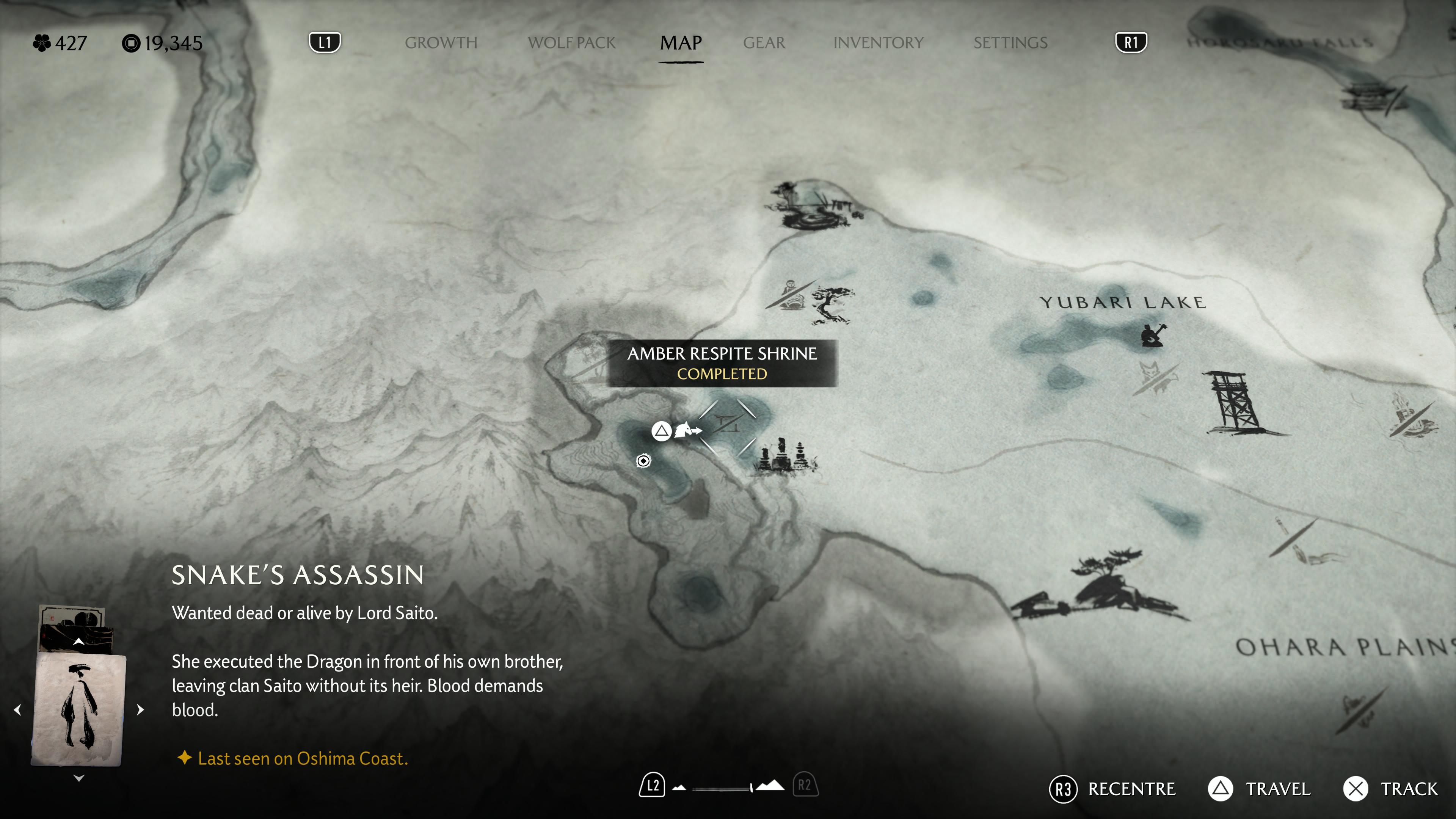The width and height of the screenshot is (1456, 819).
Task: Select the Map tab
Action: point(681,43)
